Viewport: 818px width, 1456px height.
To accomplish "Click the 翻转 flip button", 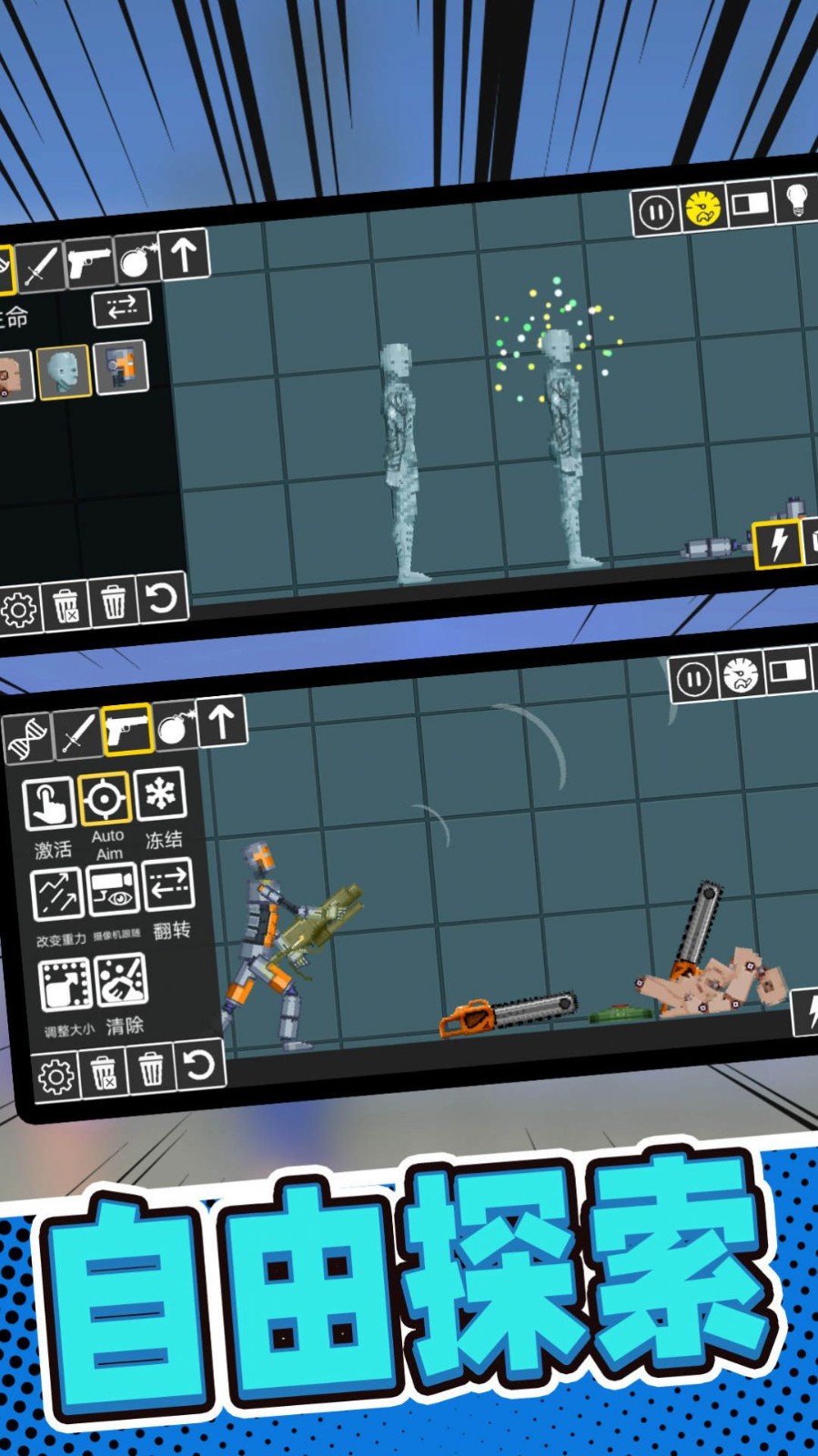I will 168,884.
